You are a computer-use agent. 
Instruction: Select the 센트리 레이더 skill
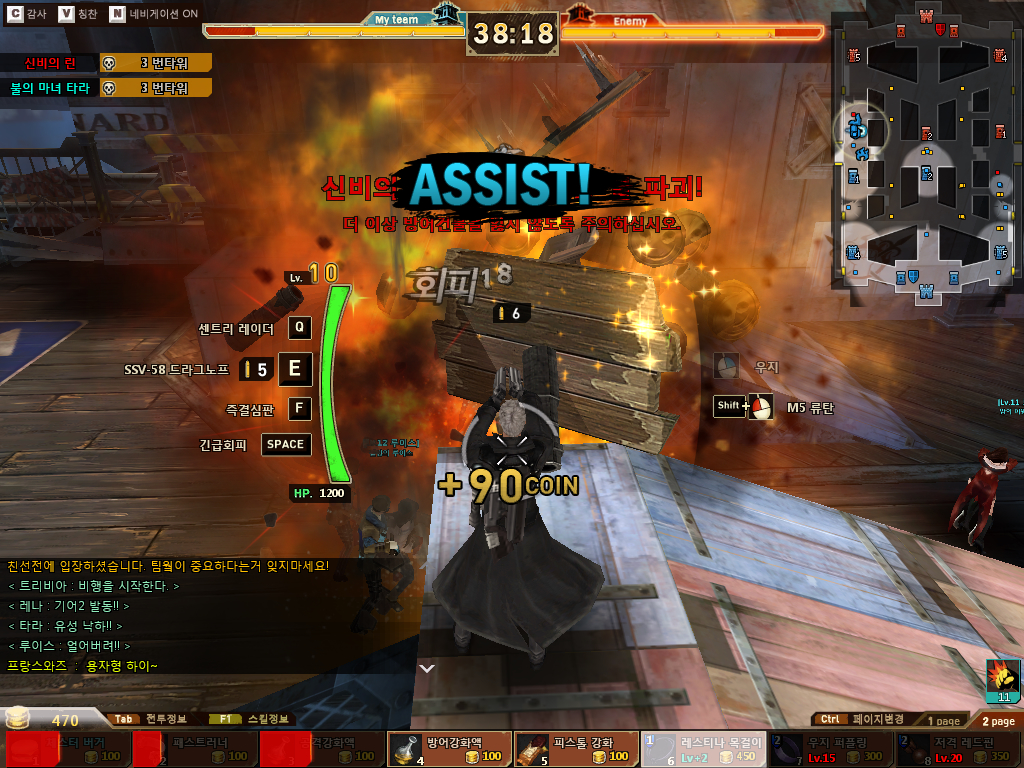tap(300, 328)
